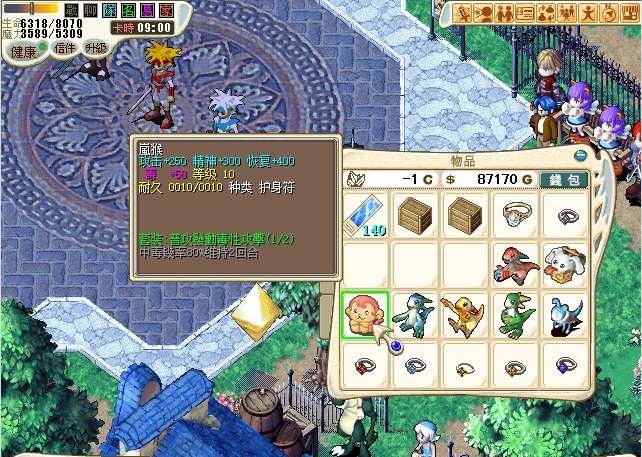Open the 信件 mail button
Viewport: 642px width, 457px height.
[65, 48]
